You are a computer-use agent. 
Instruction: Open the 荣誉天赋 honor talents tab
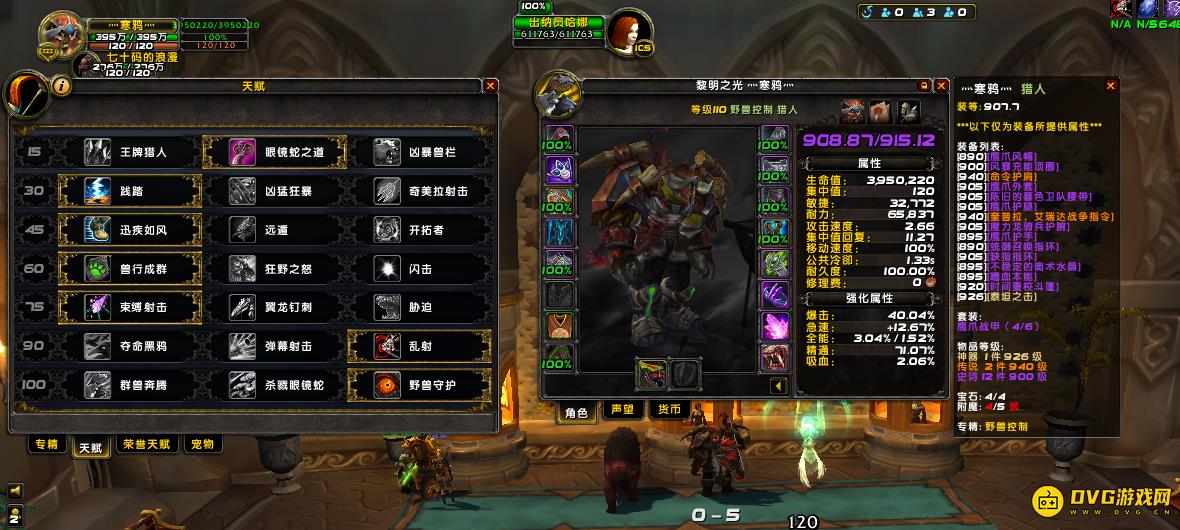coord(146,444)
